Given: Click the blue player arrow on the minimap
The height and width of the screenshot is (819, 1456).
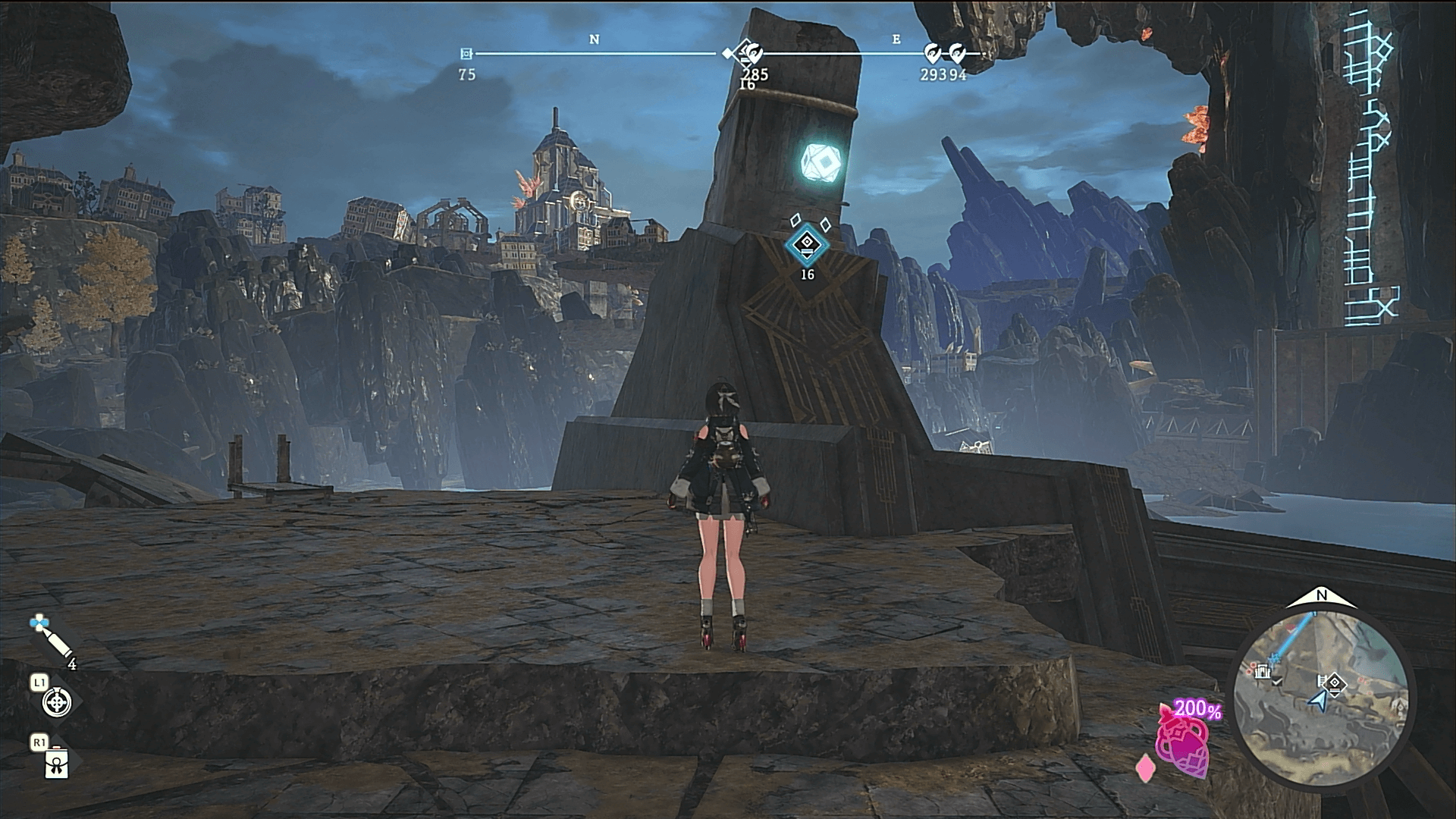Looking at the screenshot, I should point(1321,701).
